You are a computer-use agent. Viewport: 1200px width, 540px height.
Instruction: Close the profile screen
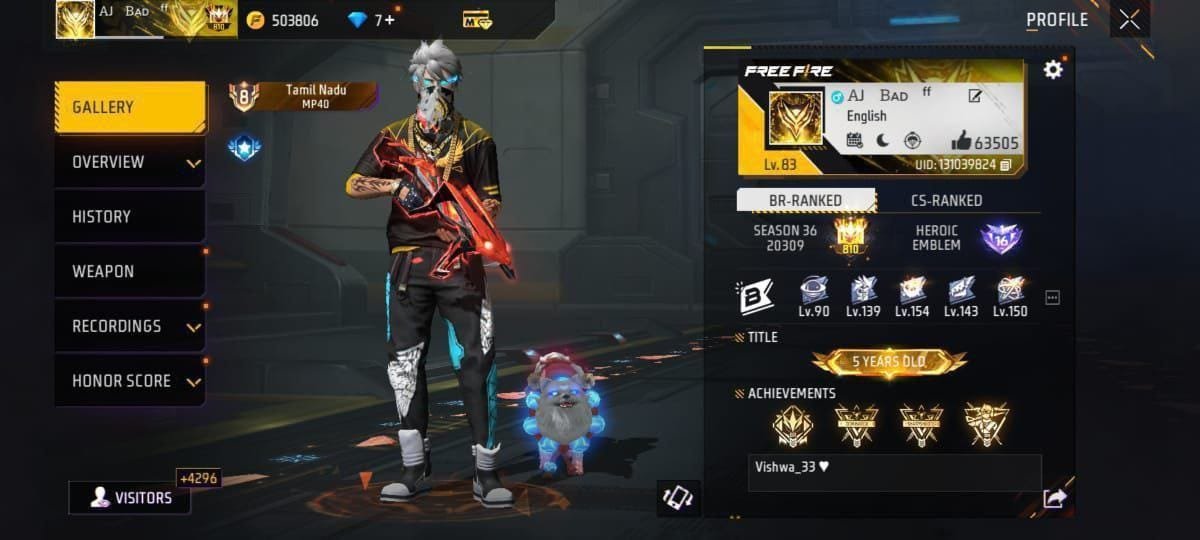1129,19
